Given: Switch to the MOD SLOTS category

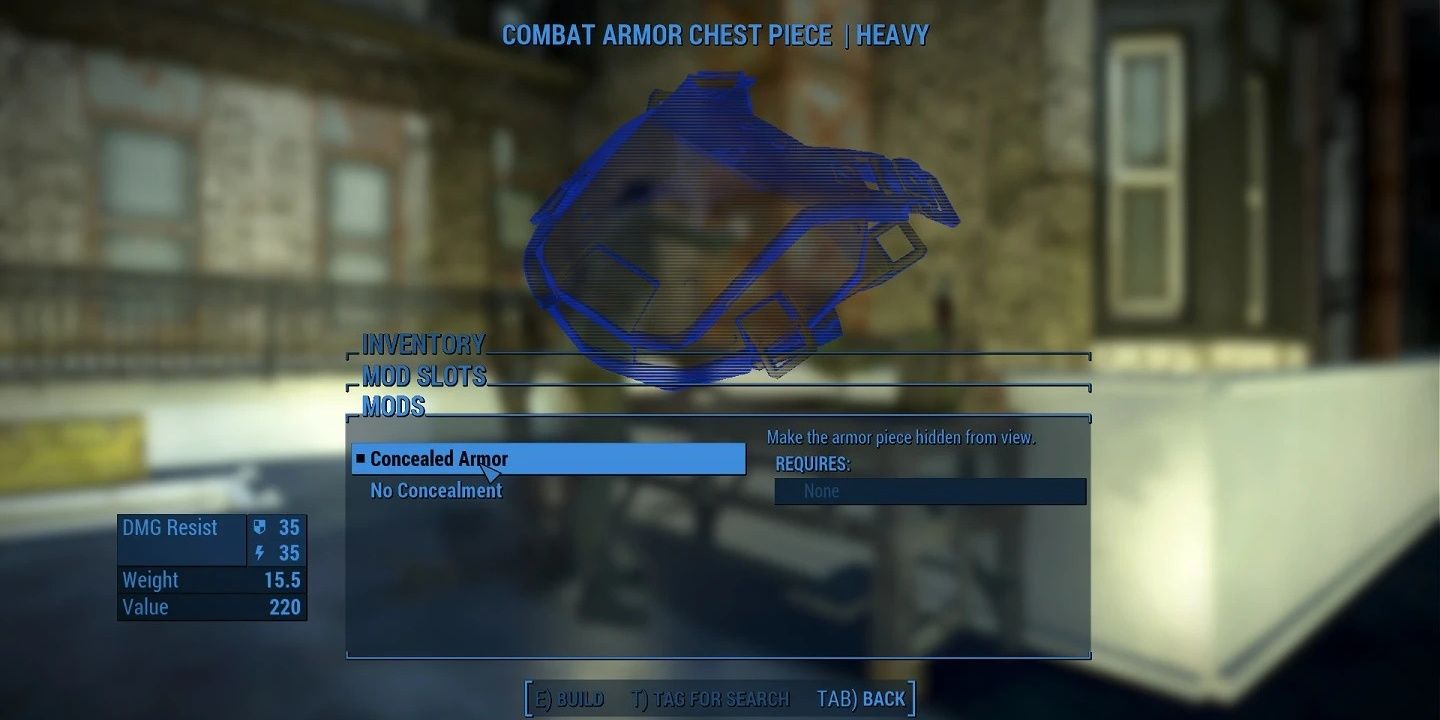Looking at the screenshot, I should [423, 377].
